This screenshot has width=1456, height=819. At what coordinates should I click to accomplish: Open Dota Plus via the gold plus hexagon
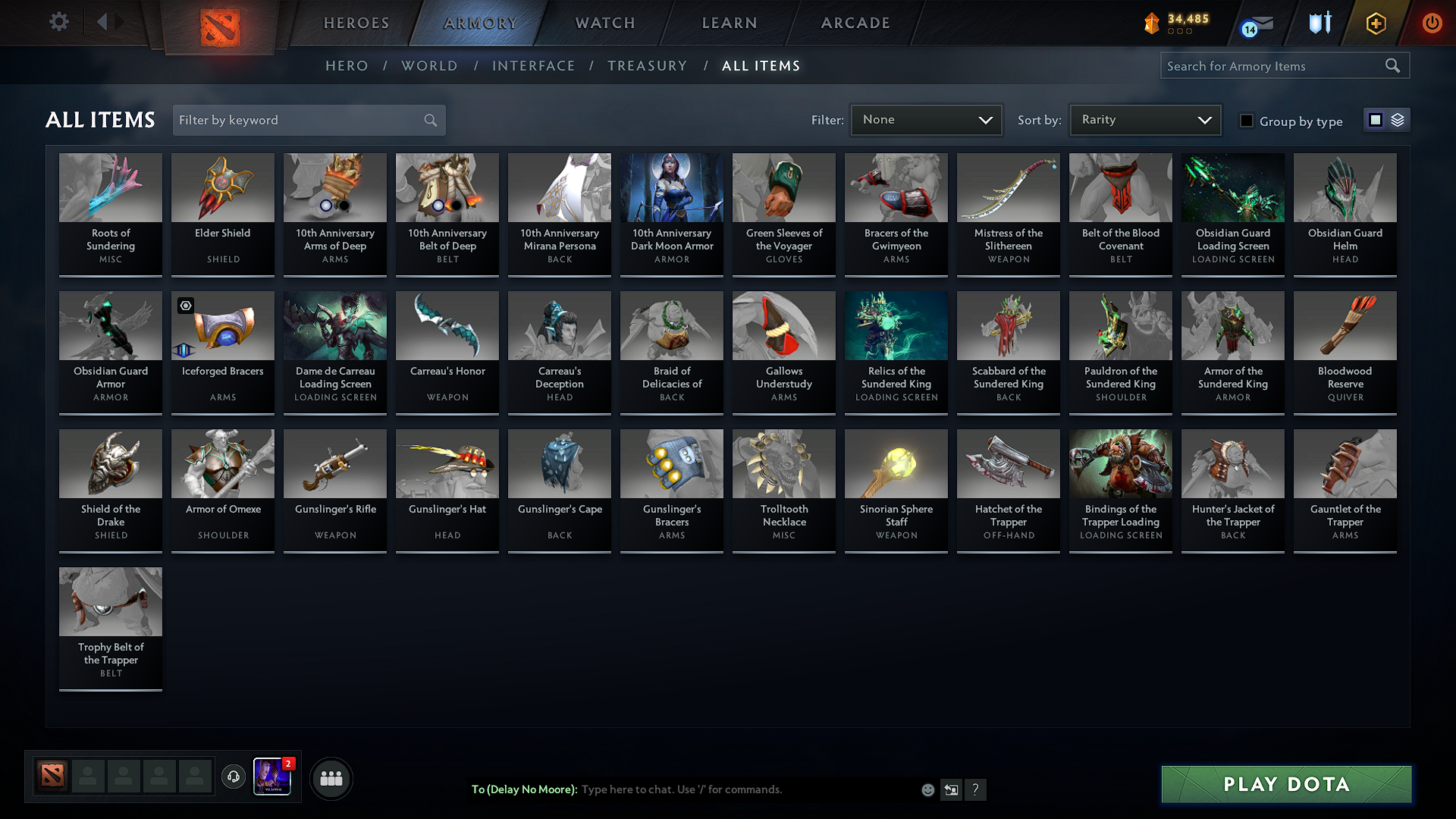click(1375, 23)
